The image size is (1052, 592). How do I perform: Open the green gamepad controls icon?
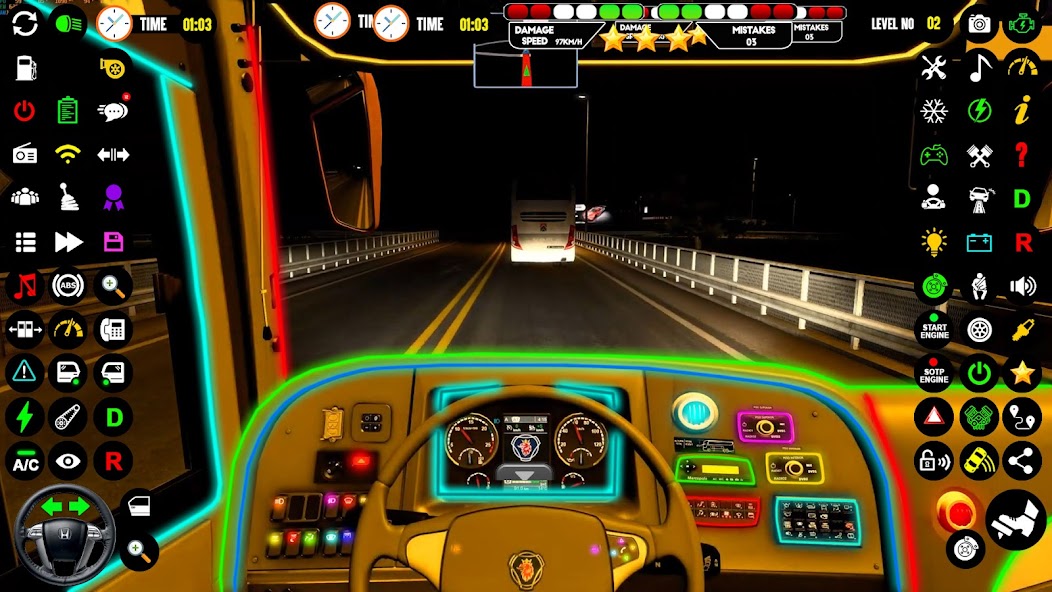[x=934, y=155]
